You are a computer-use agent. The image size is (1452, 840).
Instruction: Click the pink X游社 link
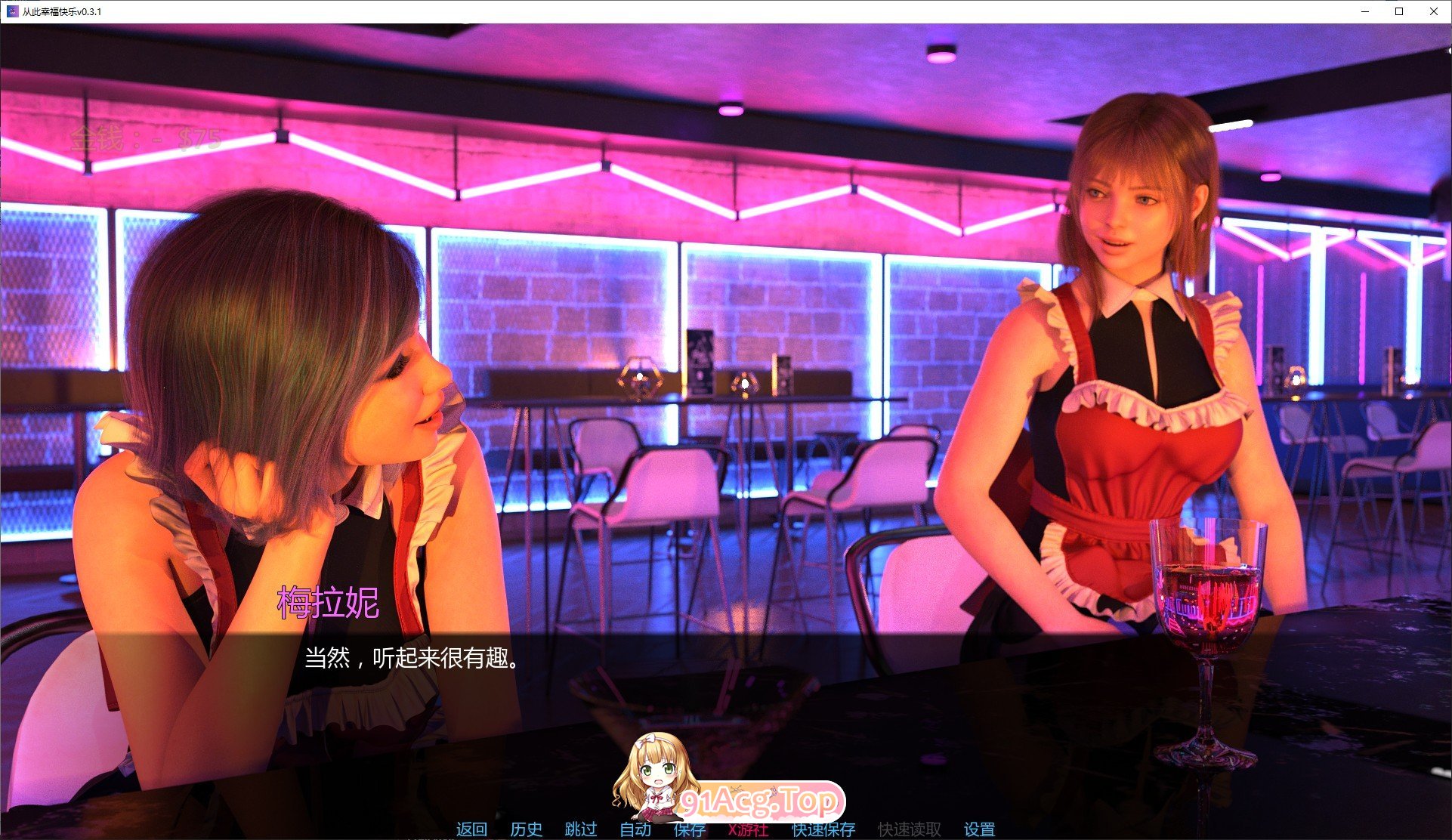pyautogui.click(x=749, y=829)
